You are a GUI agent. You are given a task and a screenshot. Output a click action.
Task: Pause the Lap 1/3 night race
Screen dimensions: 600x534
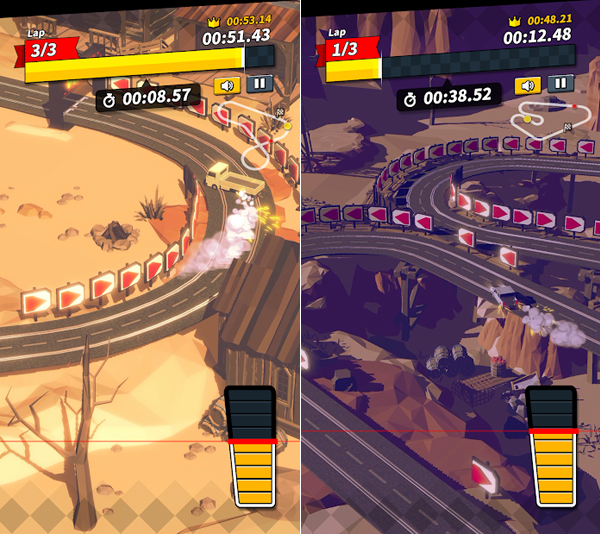[560, 84]
